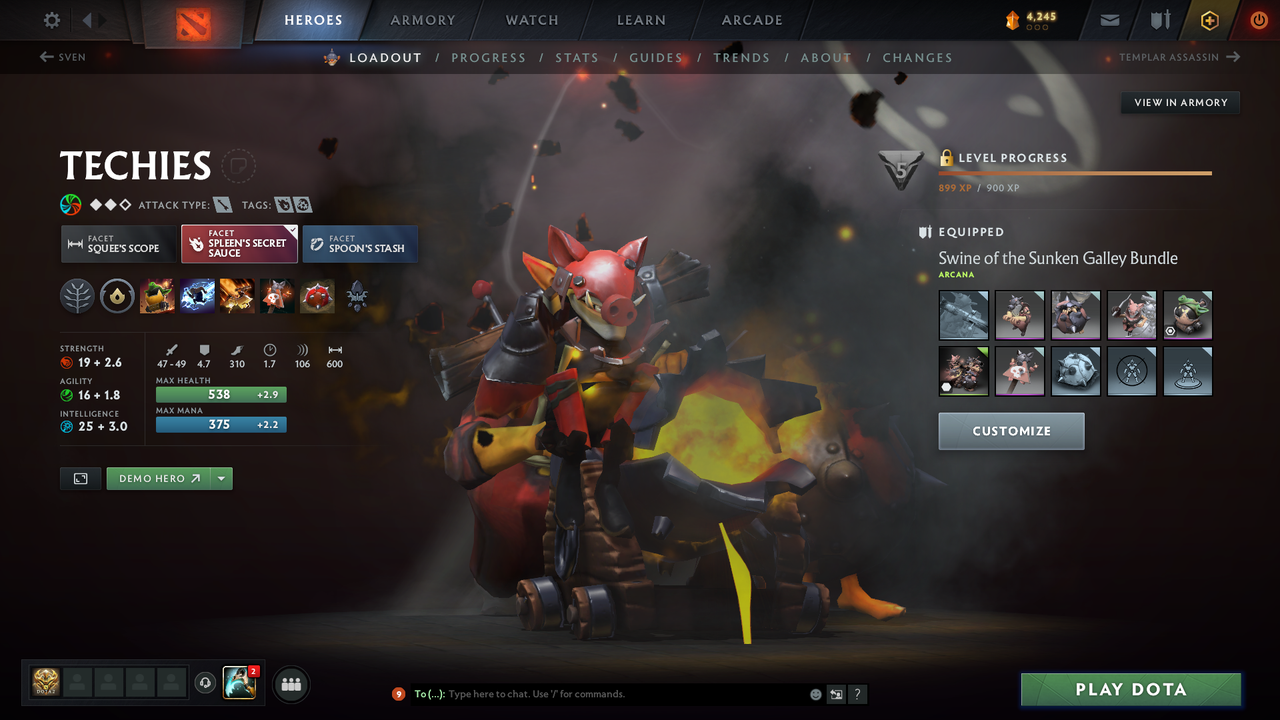This screenshot has height=720, width=1280.
Task: View the Blast Off! ability icon
Action: tap(237, 296)
